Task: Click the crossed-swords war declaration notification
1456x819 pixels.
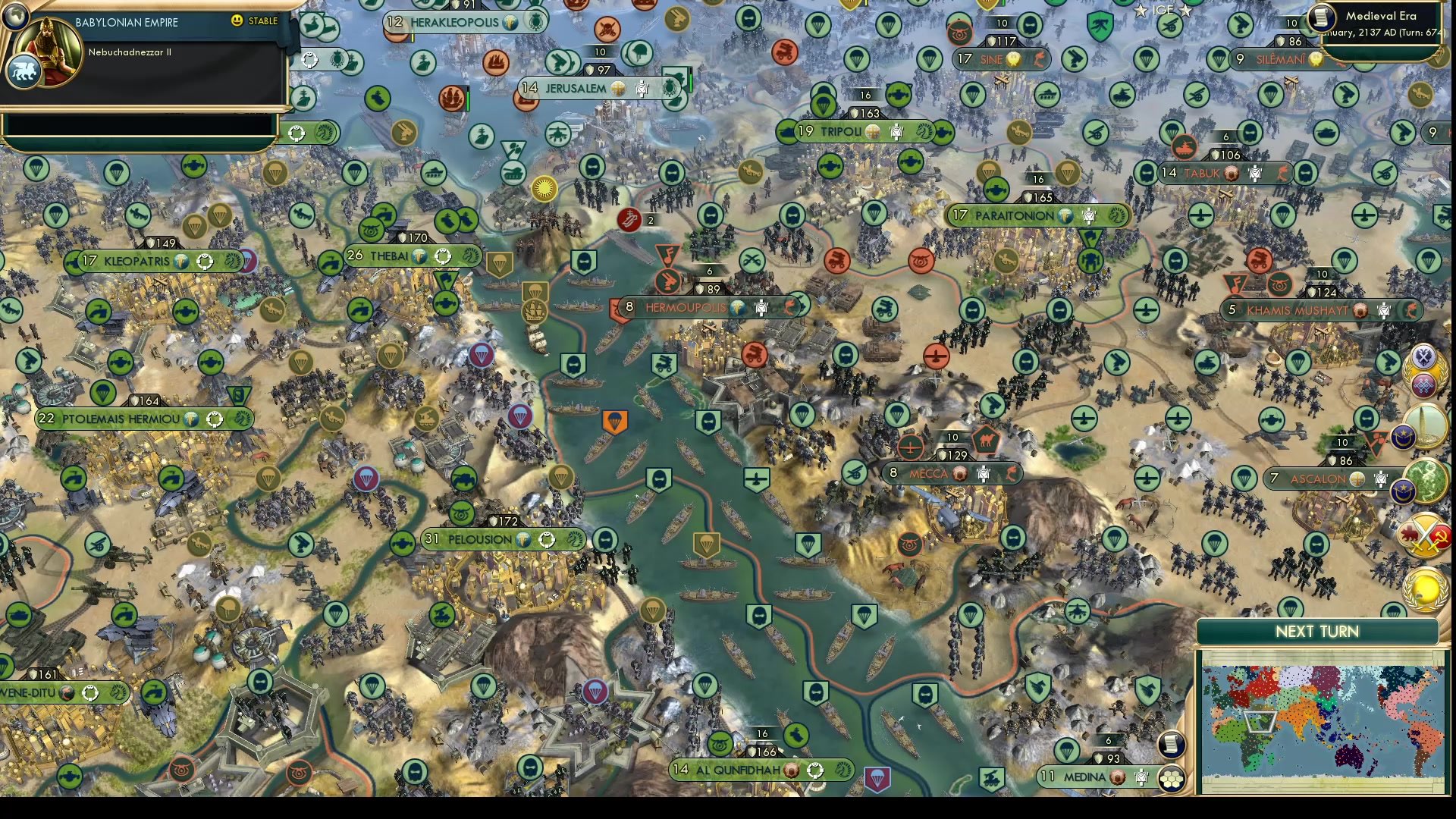Action: pos(1425,534)
